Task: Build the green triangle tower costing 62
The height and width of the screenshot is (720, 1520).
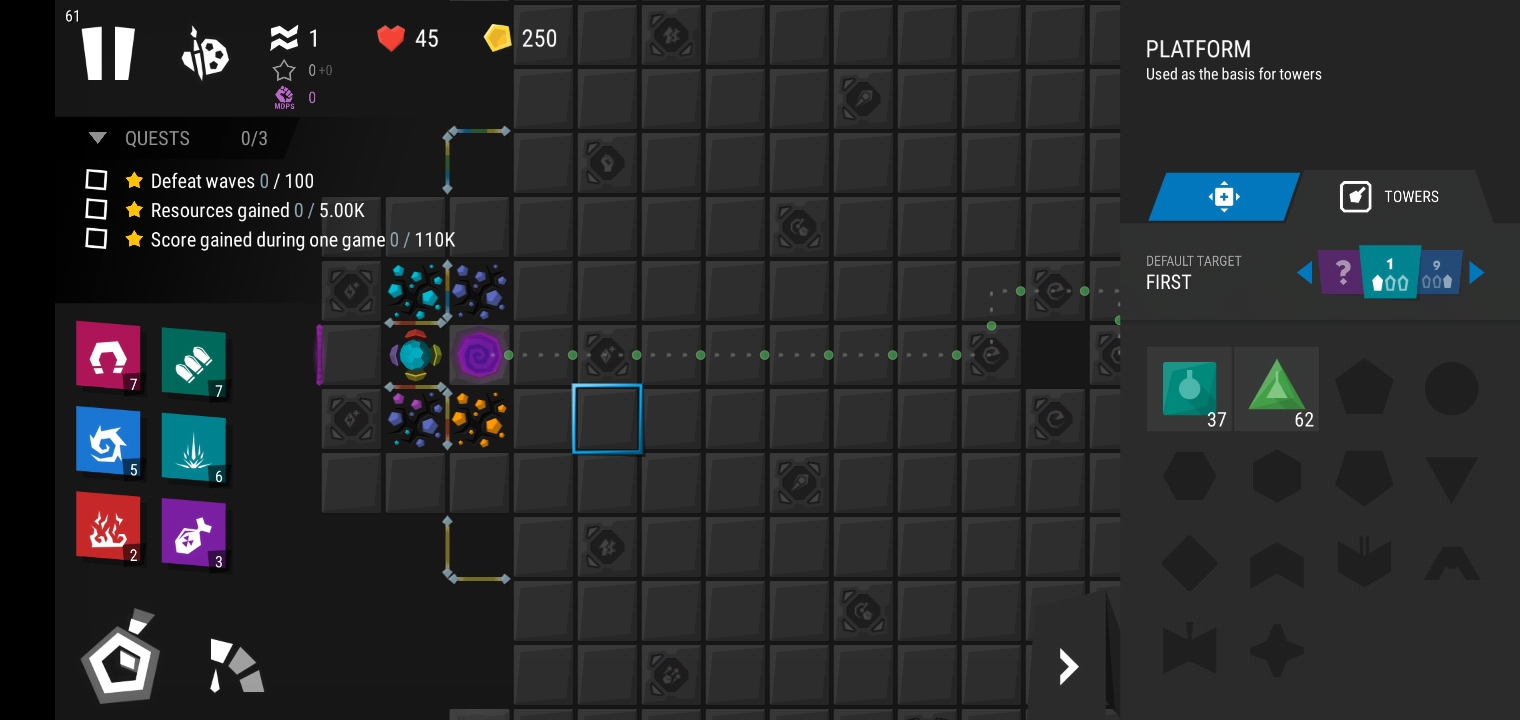Action: (1277, 389)
